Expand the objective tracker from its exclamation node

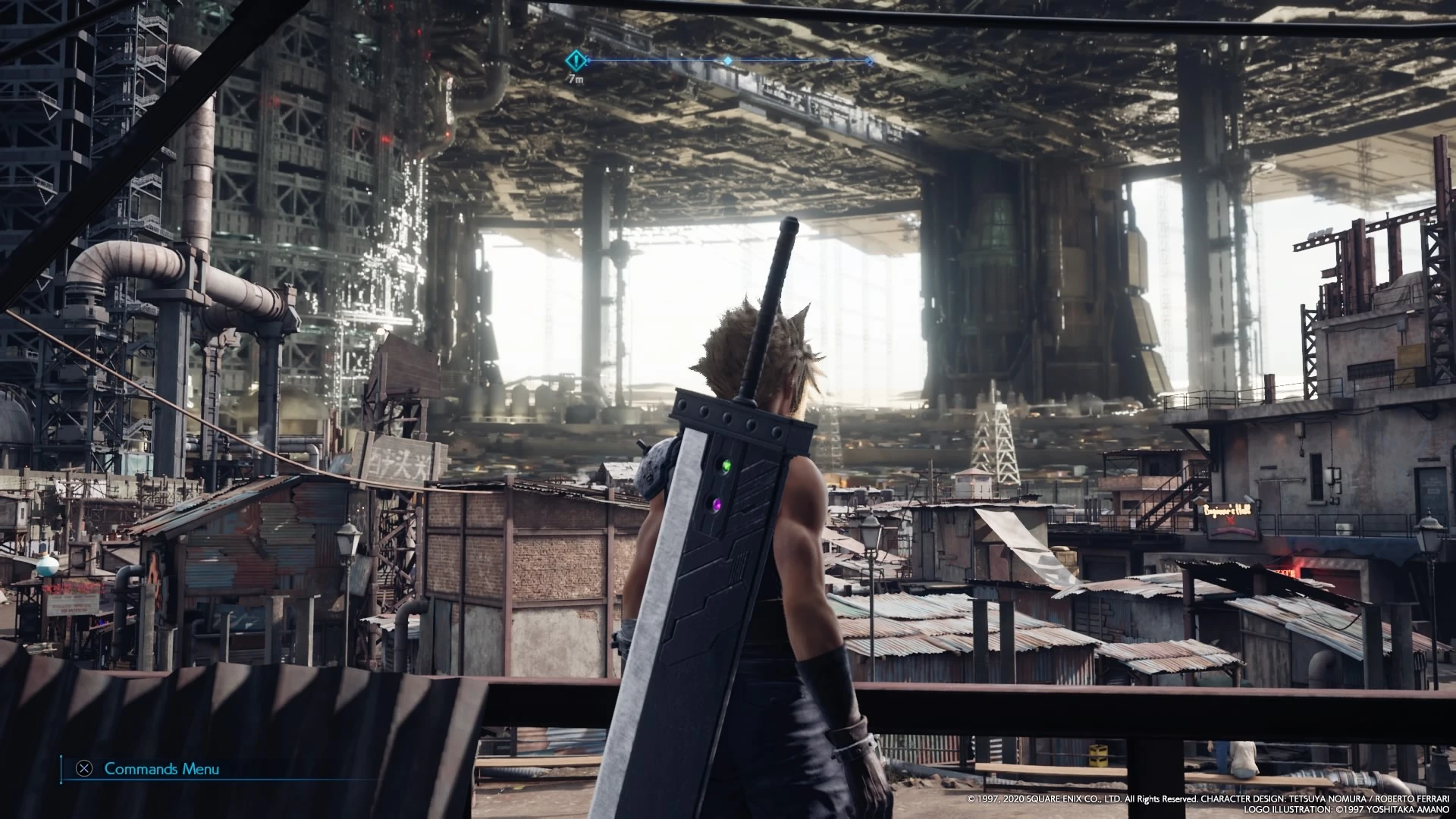(x=574, y=59)
